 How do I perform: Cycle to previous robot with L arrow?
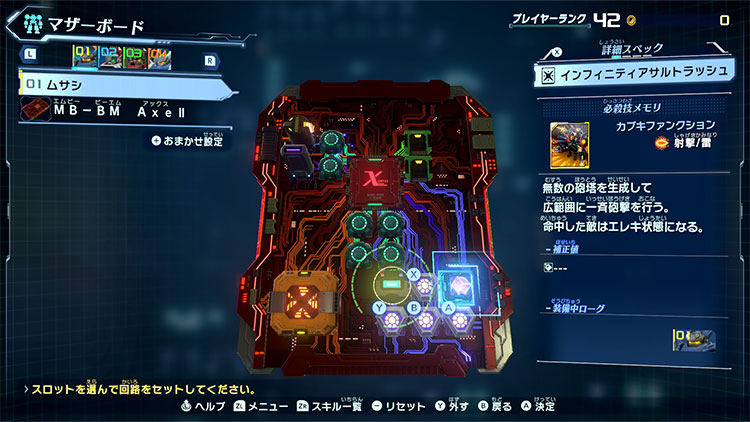[x=31, y=60]
